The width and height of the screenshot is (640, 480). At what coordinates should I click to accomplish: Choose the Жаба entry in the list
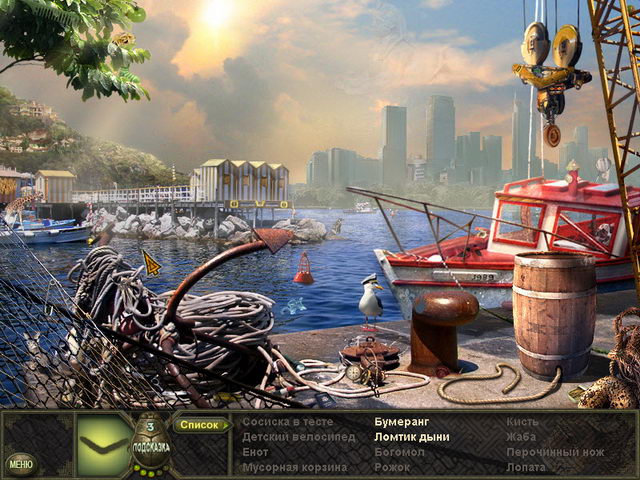coord(520,437)
